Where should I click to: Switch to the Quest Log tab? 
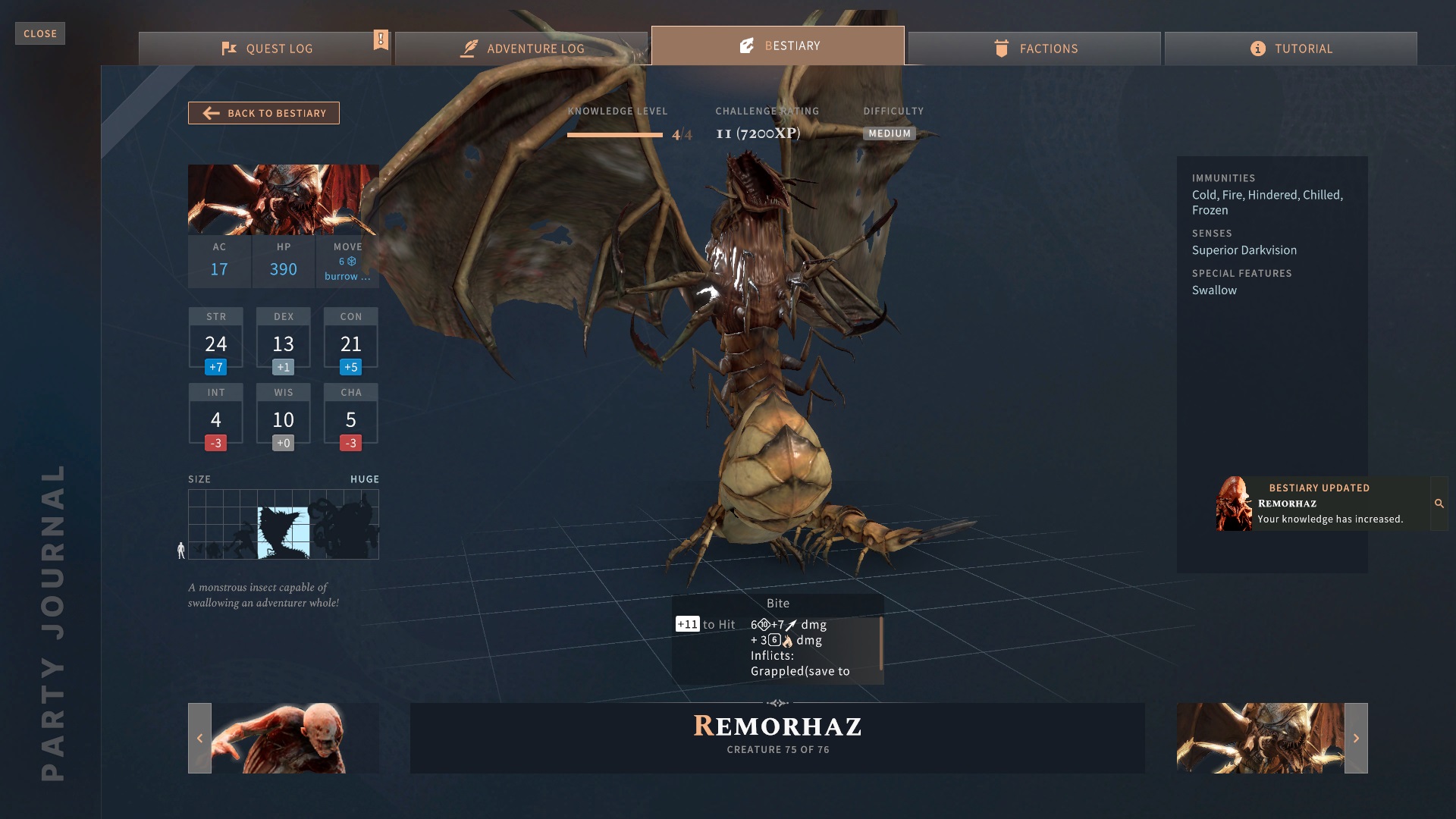click(x=265, y=49)
